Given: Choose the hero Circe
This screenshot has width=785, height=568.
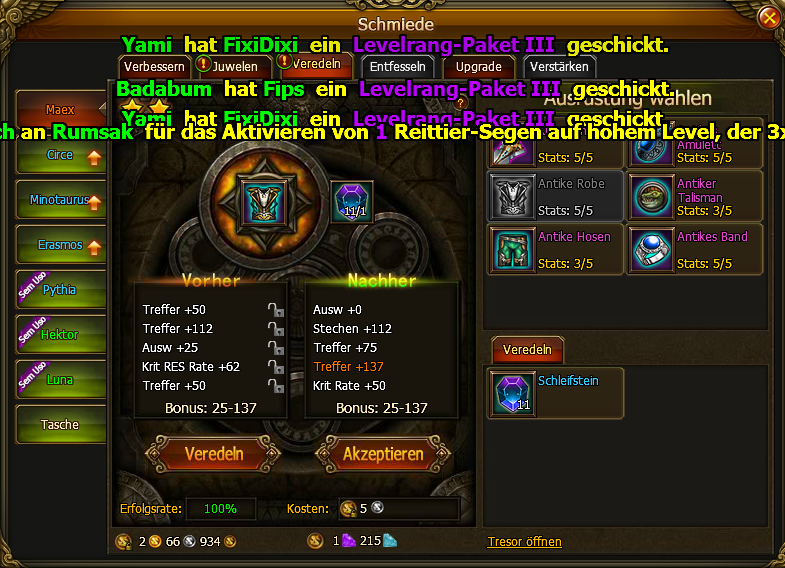Looking at the screenshot, I should (x=60, y=156).
